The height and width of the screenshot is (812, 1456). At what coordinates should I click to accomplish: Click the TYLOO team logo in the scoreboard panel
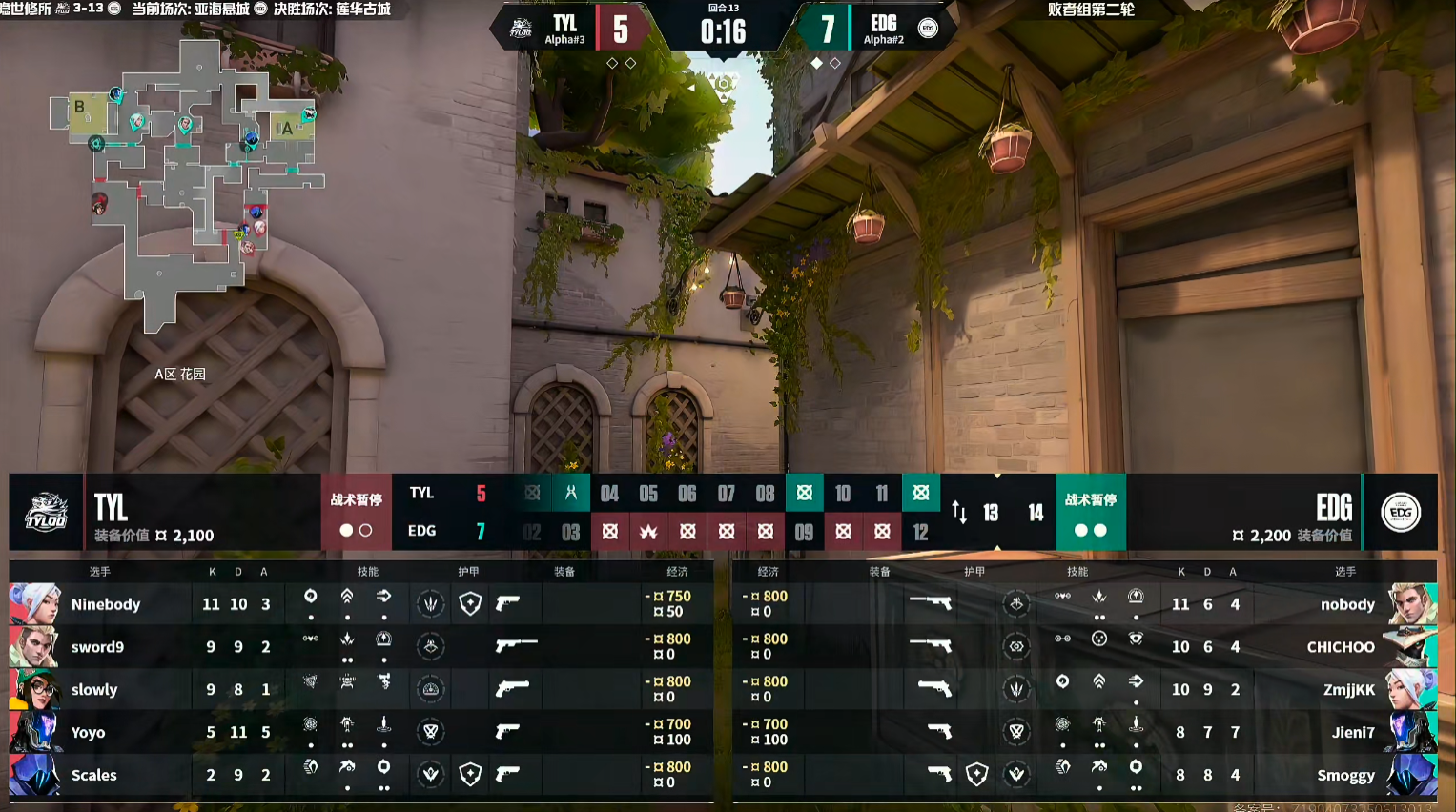click(x=46, y=513)
